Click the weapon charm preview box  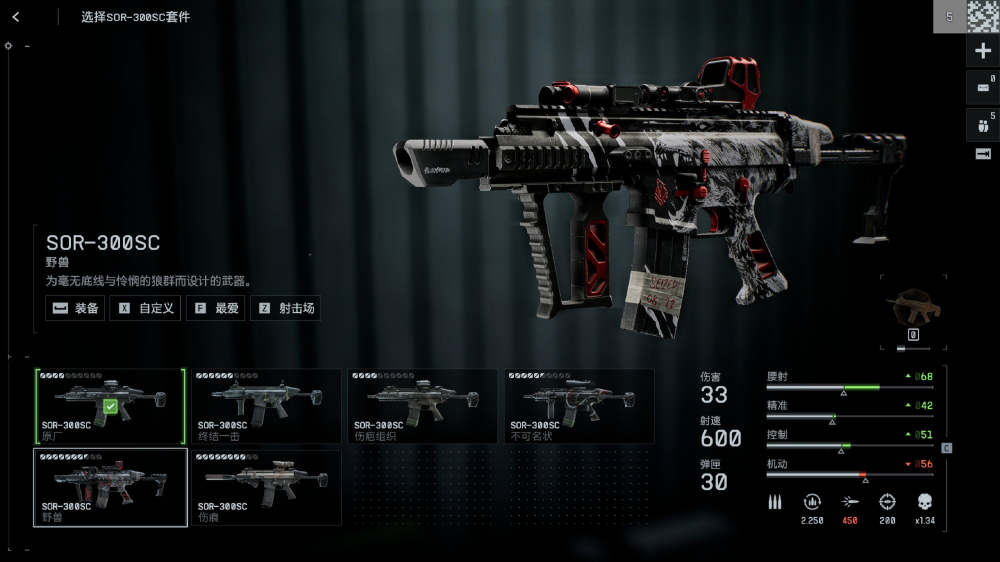[913, 311]
